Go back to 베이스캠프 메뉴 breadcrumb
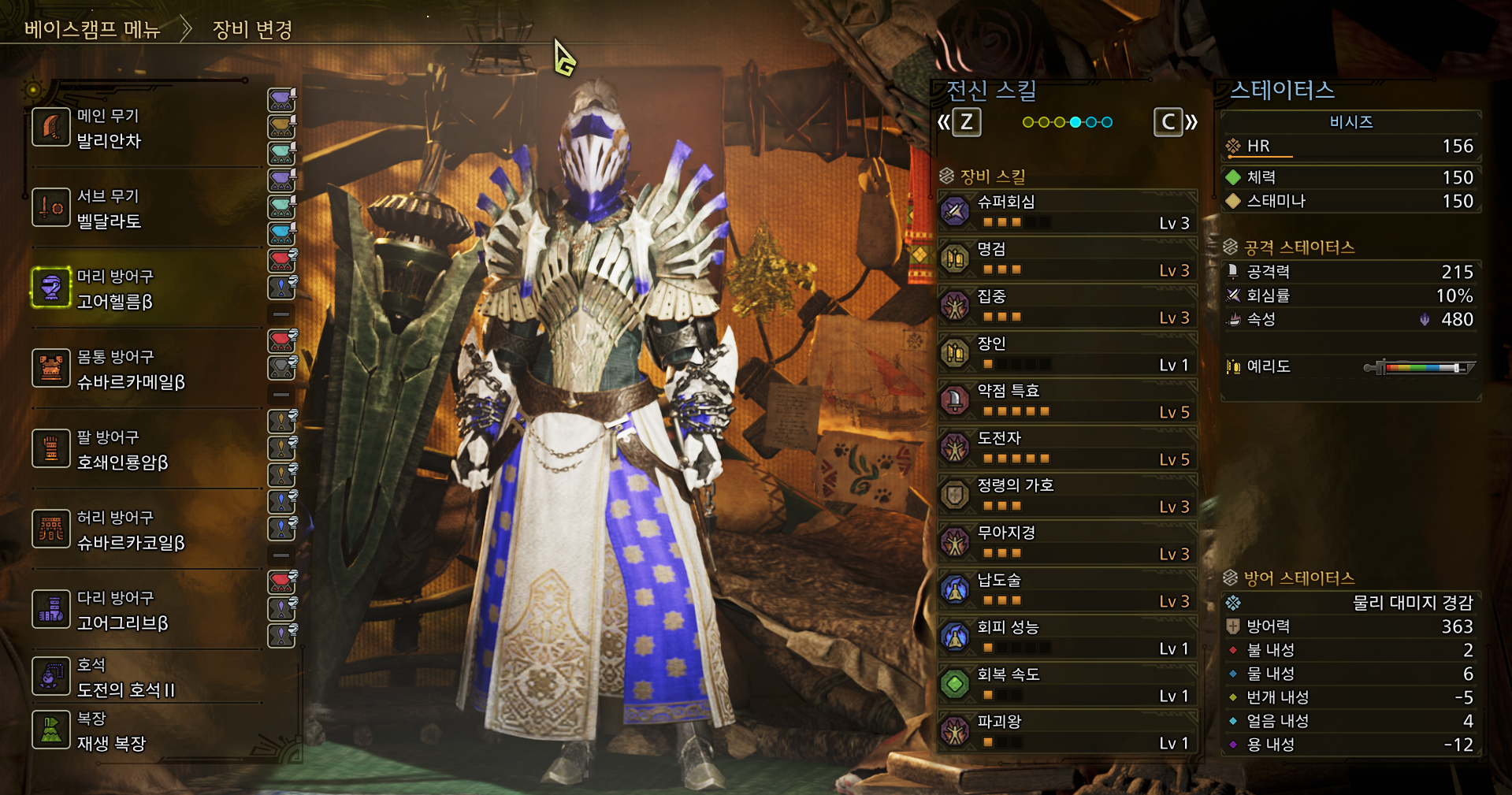1512x795 pixels. pos(92,30)
